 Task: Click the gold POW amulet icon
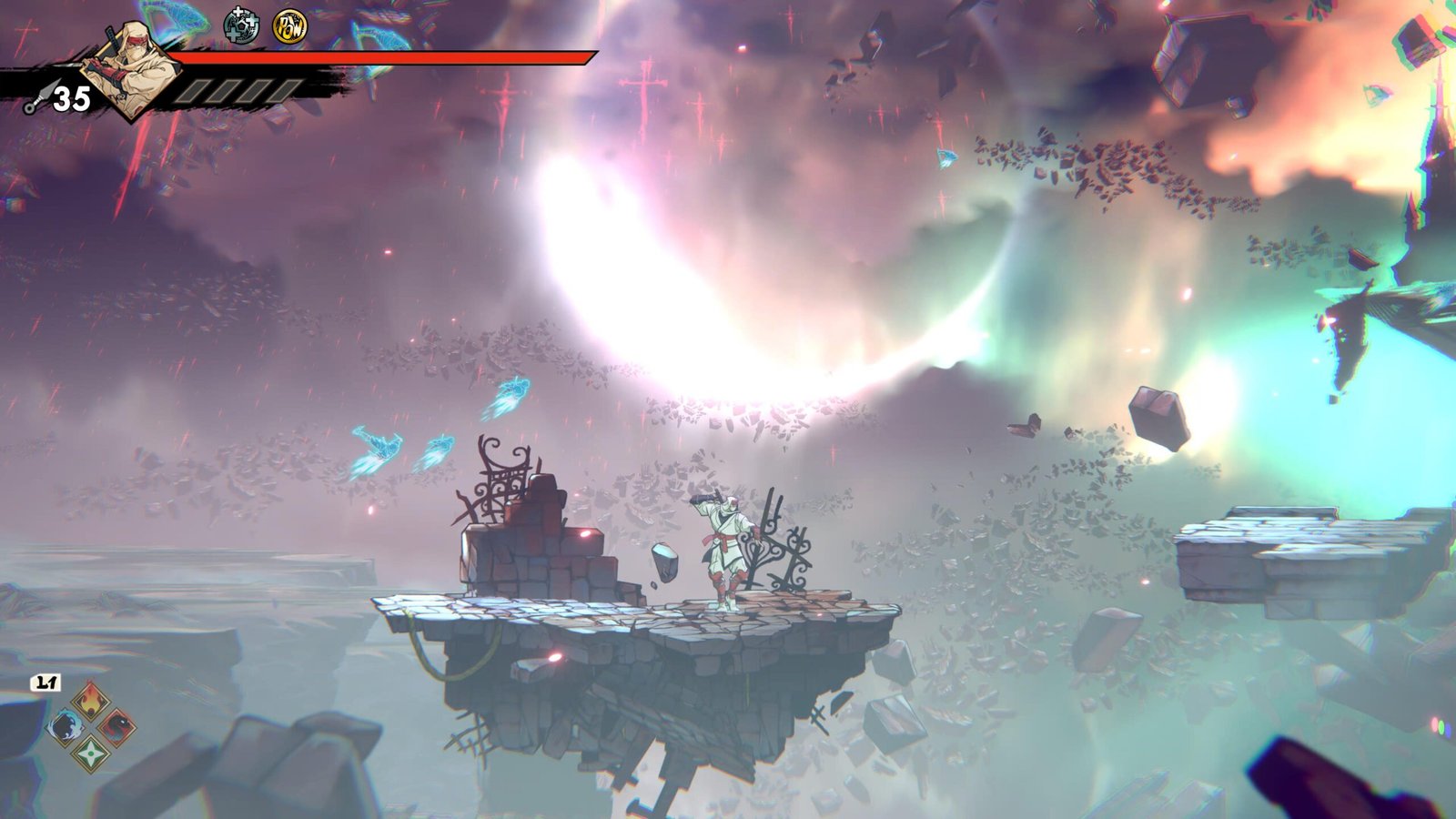(289, 27)
